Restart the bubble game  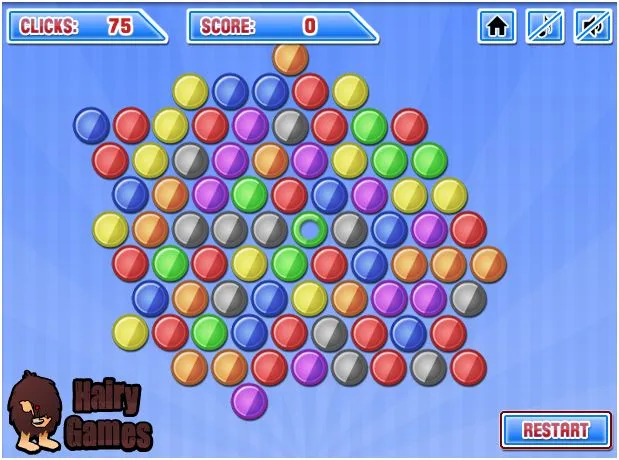pos(555,430)
